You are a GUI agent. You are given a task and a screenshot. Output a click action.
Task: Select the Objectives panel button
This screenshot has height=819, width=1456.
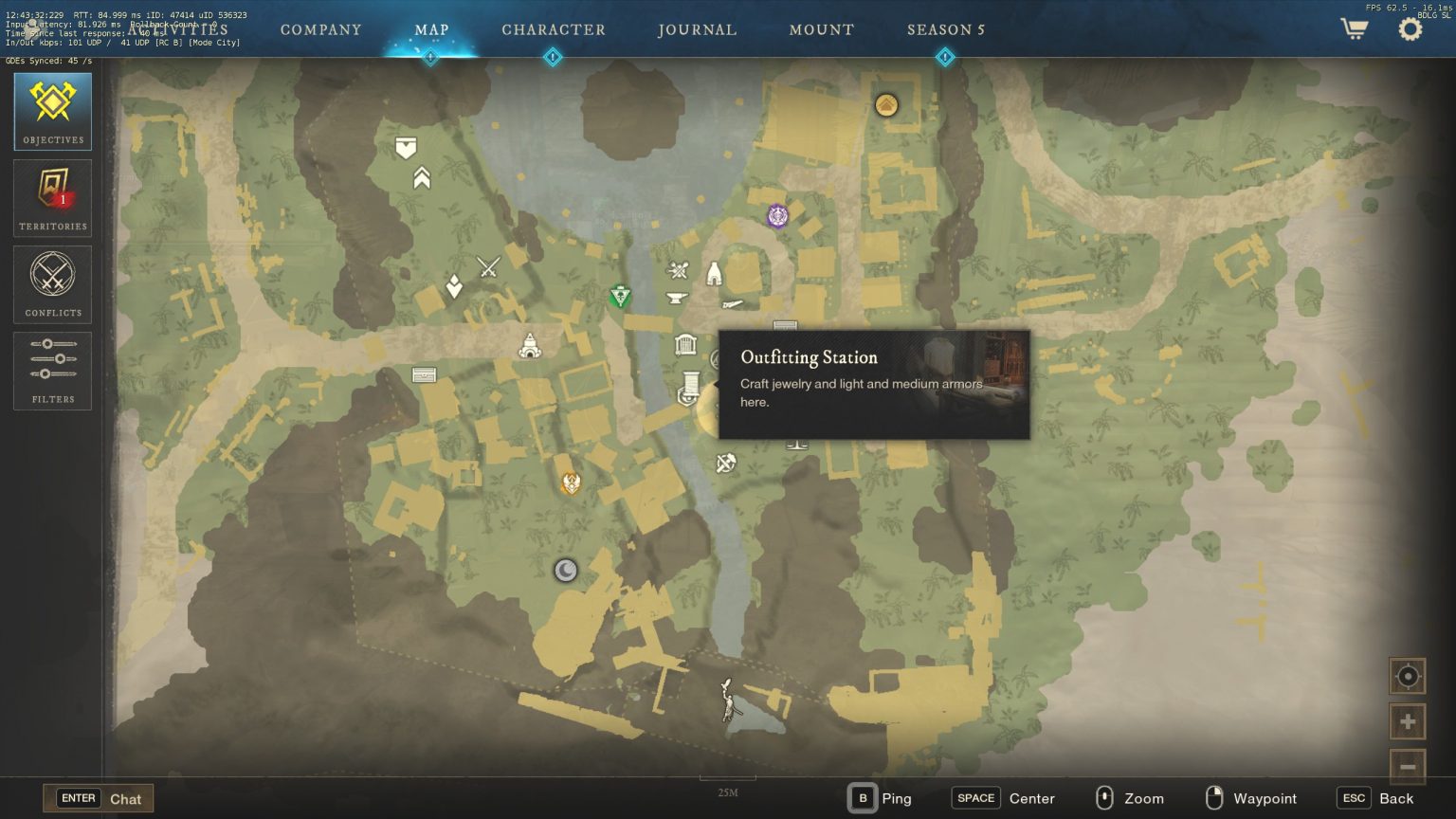pyautogui.click(x=53, y=111)
